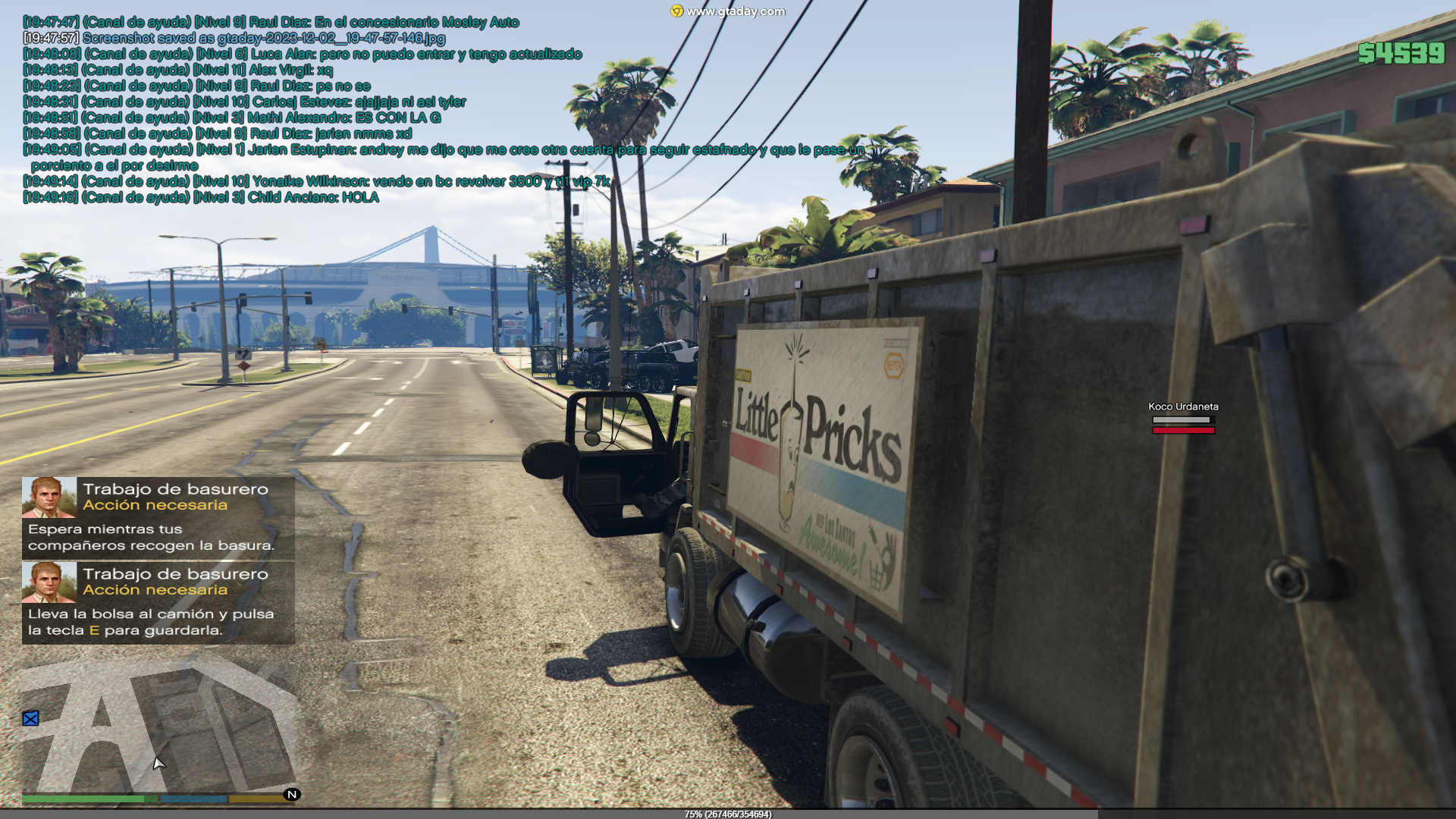The width and height of the screenshot is (1456, 819).
Task: Click the Koco Urdaneta player nametag
Action: (x=1183, y=406)
